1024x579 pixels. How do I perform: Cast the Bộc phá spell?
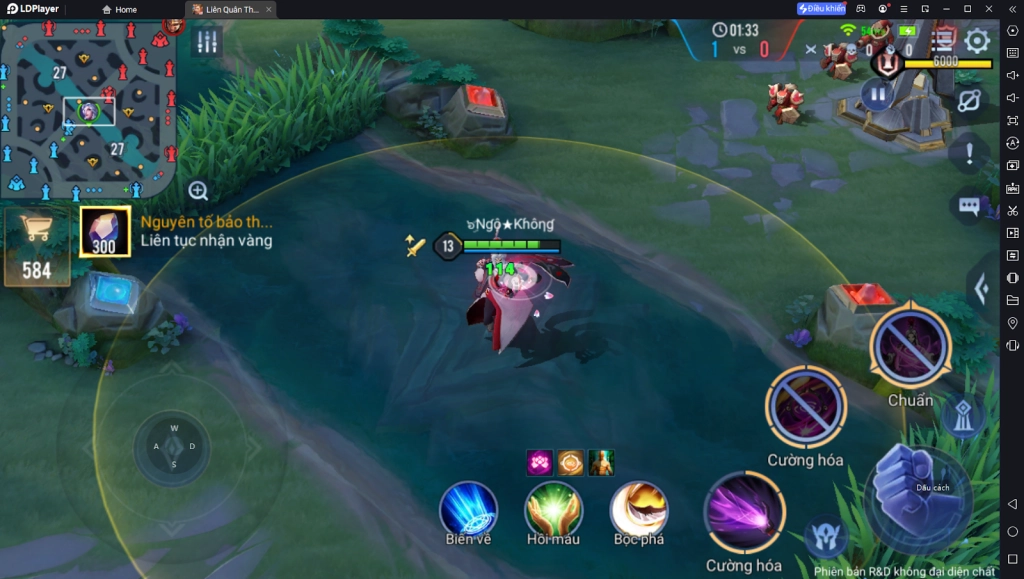639,509
